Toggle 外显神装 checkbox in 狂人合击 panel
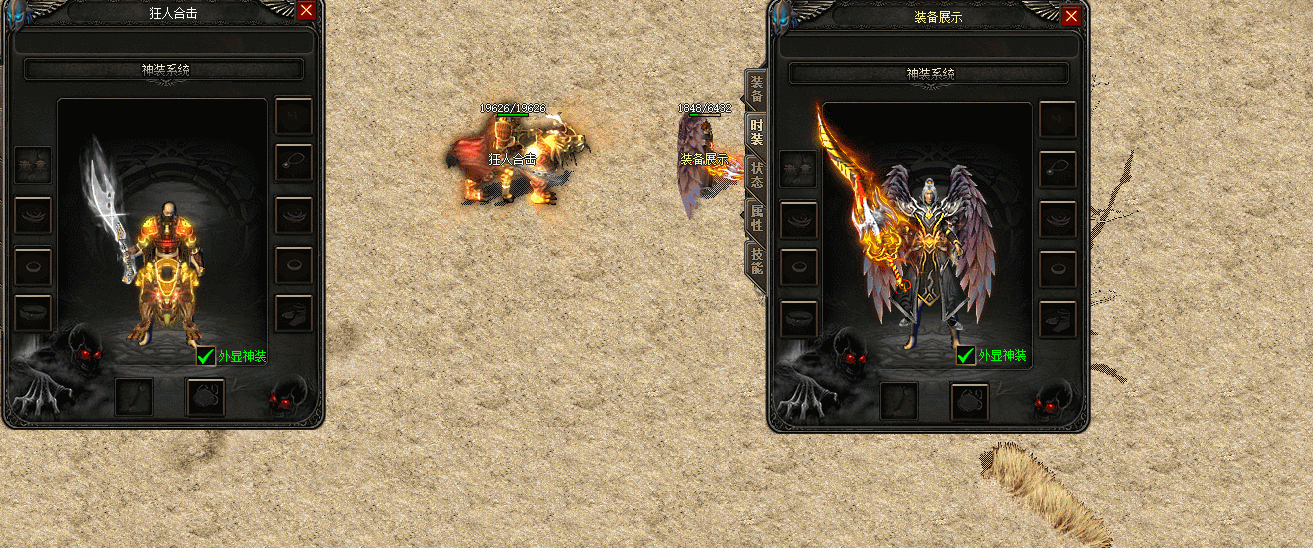Viewport: 1313px width, 548px height. tap(205, 355)
